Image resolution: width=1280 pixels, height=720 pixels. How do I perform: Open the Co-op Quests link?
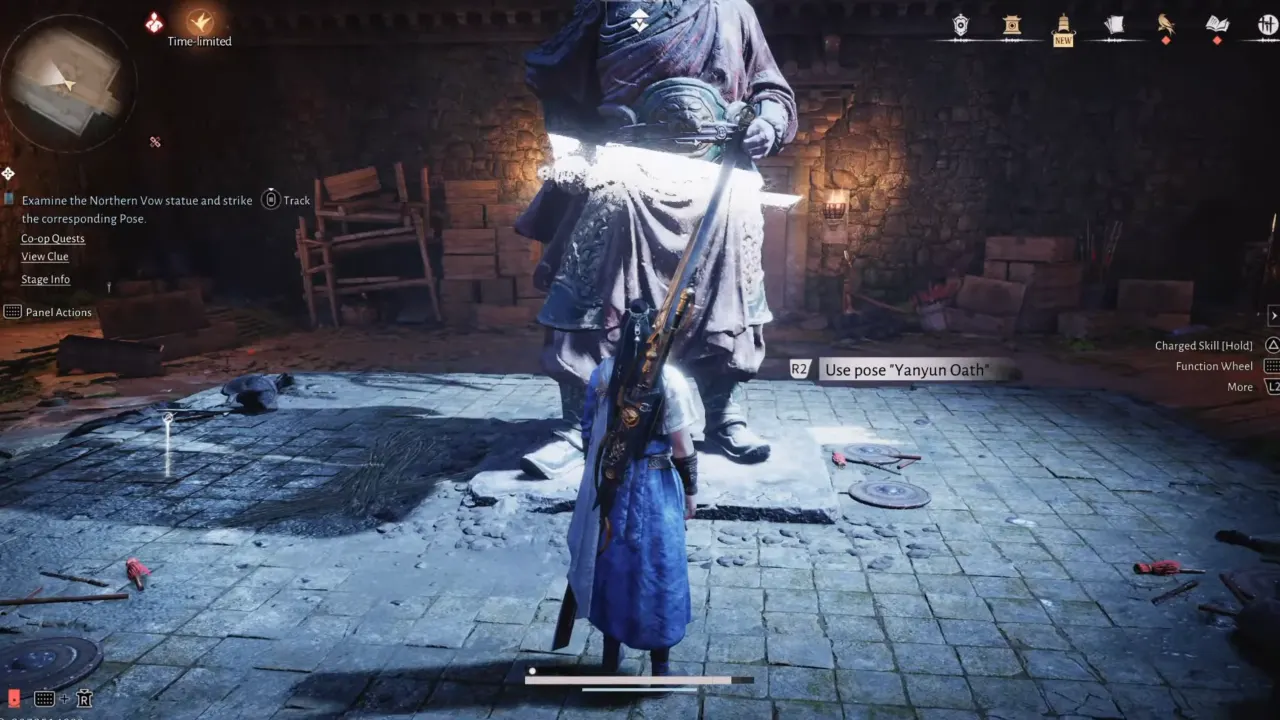point(52,238)
